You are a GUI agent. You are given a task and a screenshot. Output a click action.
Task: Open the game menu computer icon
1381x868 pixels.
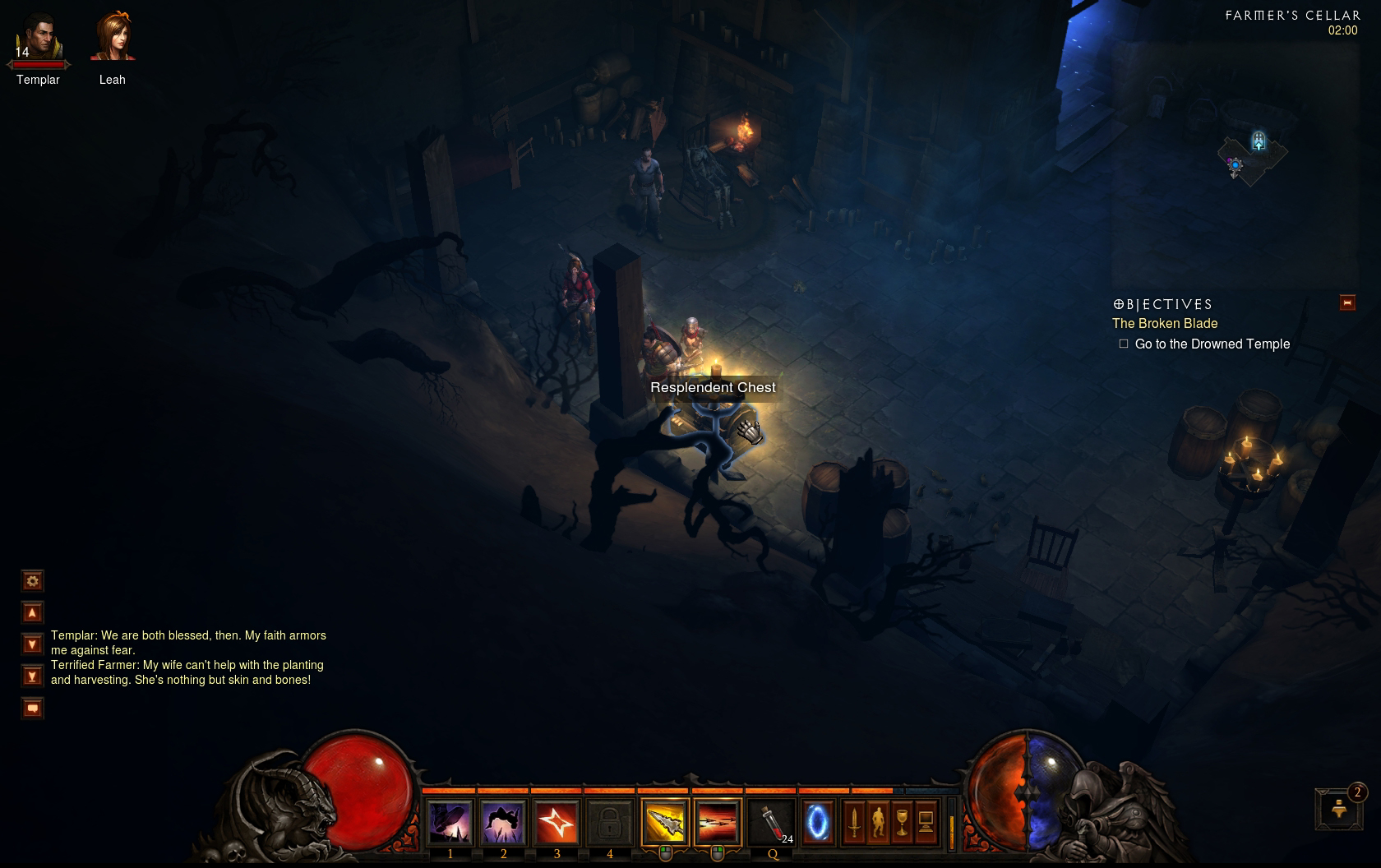[926, 822]
